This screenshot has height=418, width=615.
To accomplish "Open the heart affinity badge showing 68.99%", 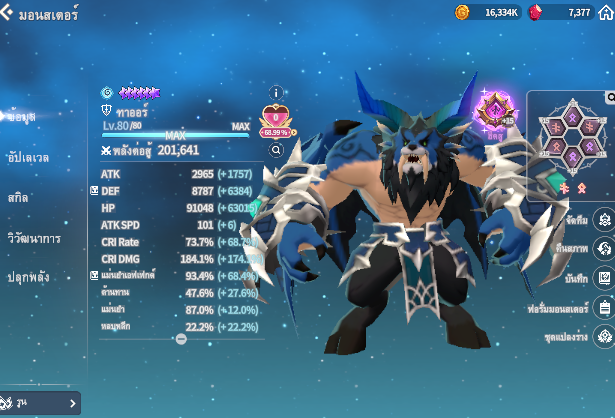I will point(275,122).
